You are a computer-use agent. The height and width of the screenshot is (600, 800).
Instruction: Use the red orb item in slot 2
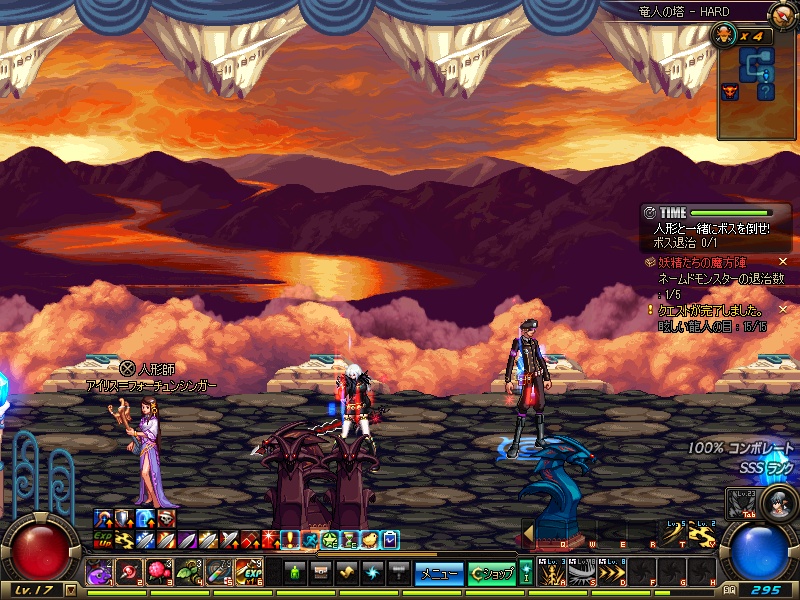point(129,573)
